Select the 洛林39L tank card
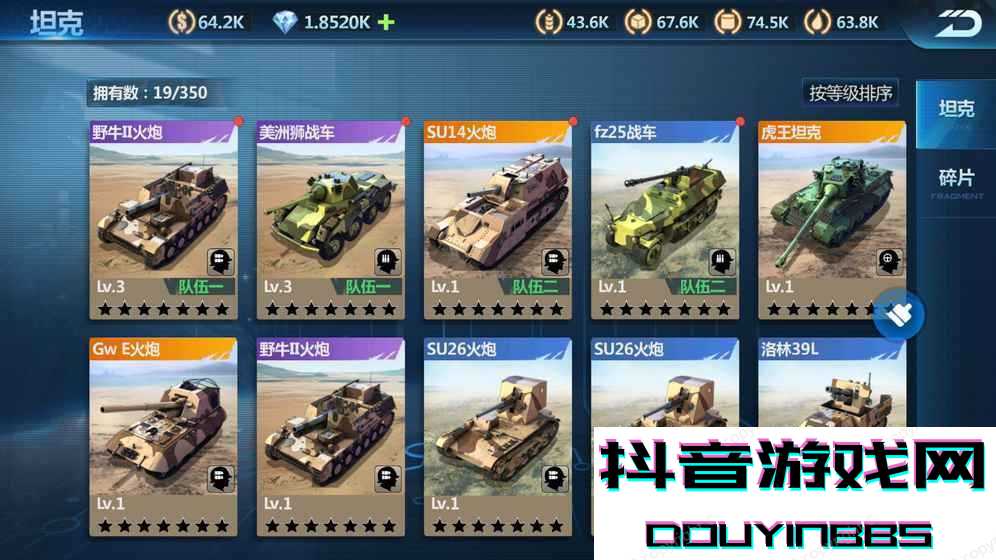This screenshot has width=996, height=560. point(831,385)
